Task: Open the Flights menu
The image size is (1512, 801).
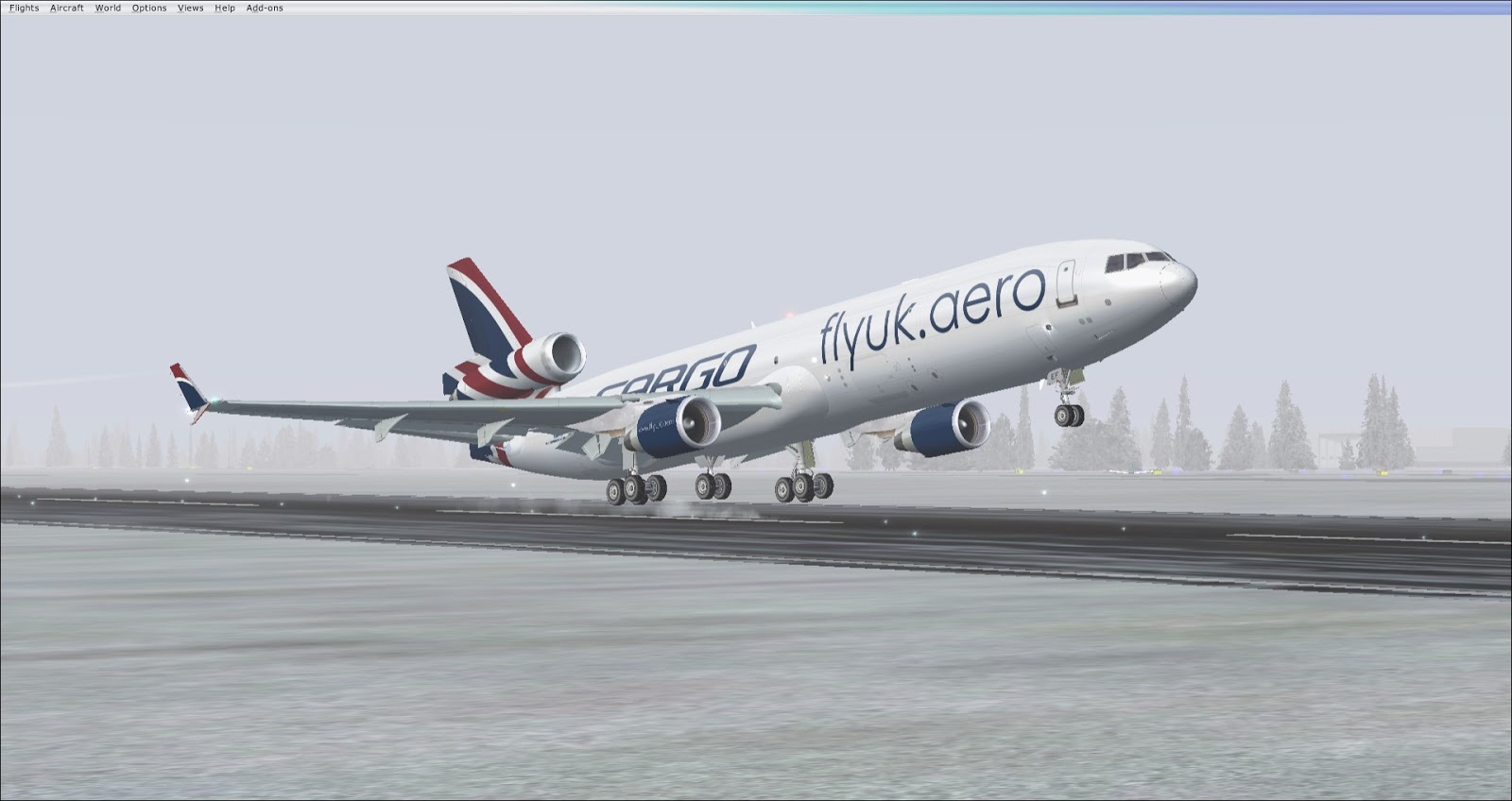Action: pos(24,8)
